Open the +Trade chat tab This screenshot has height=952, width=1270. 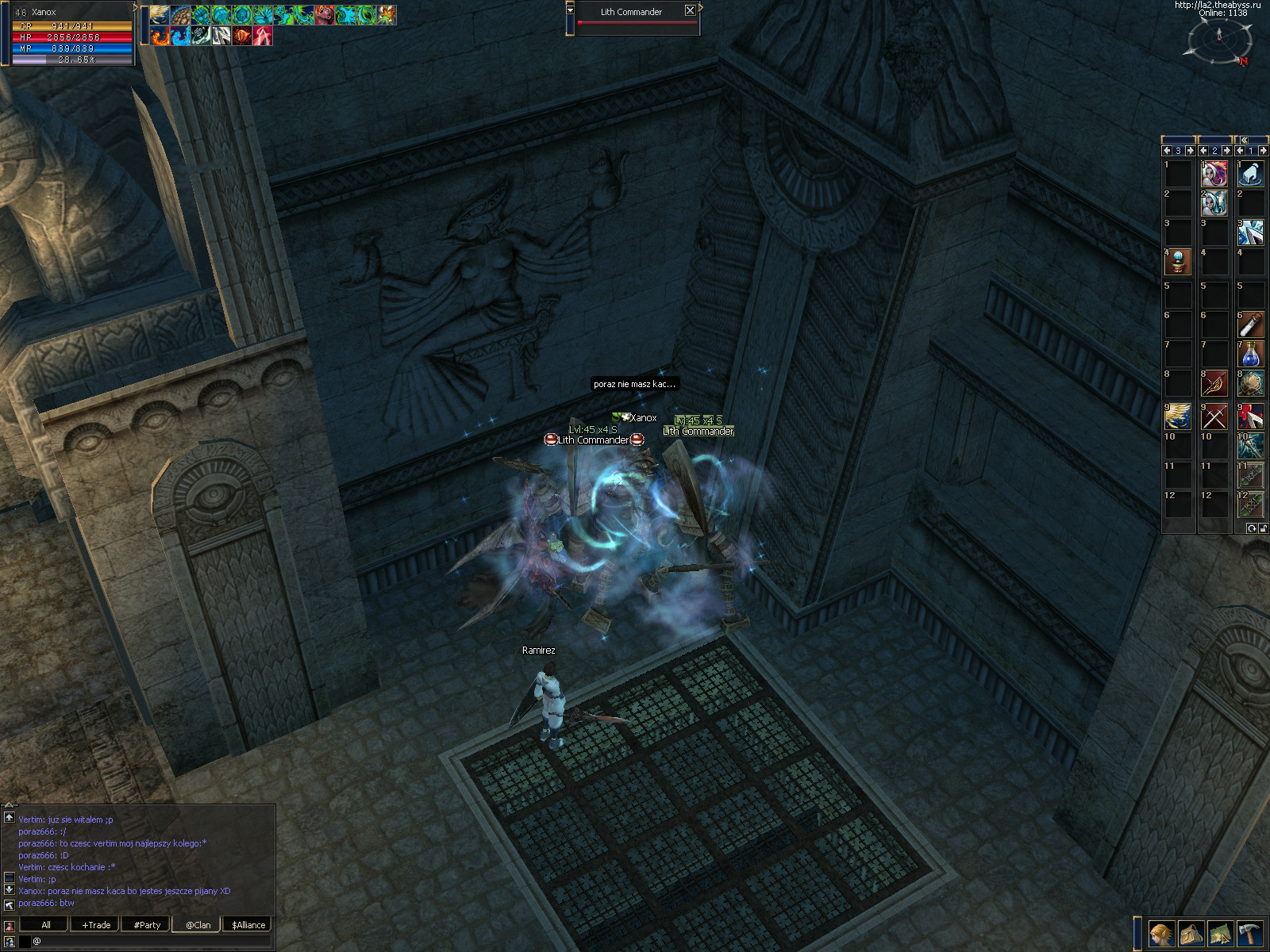tap(96, 925)
